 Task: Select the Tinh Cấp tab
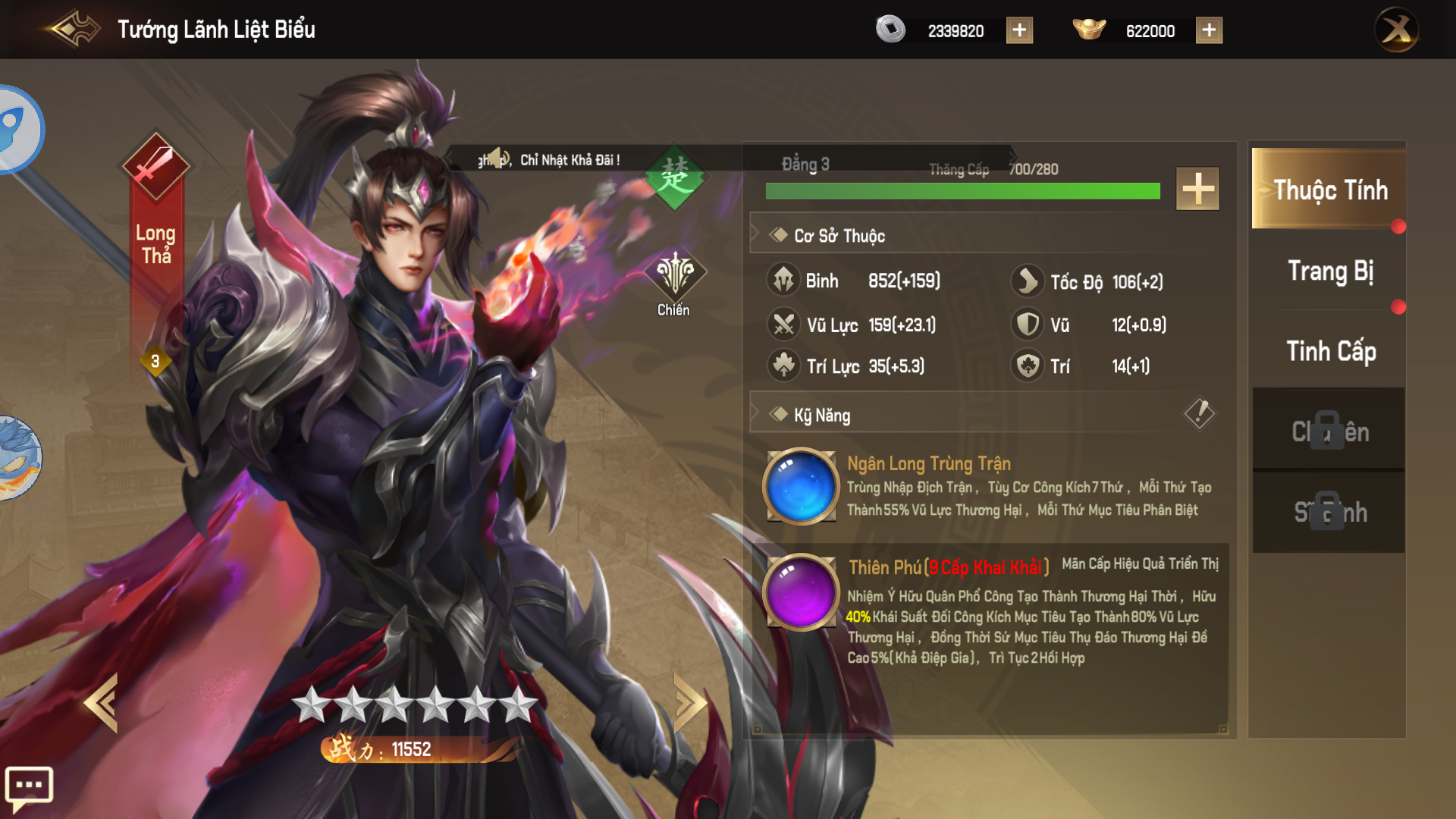point(1329,351)
